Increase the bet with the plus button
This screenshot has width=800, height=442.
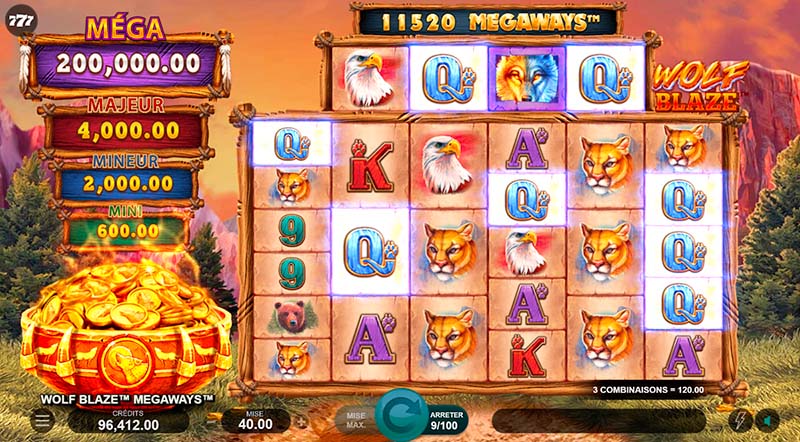pos(303,421)
